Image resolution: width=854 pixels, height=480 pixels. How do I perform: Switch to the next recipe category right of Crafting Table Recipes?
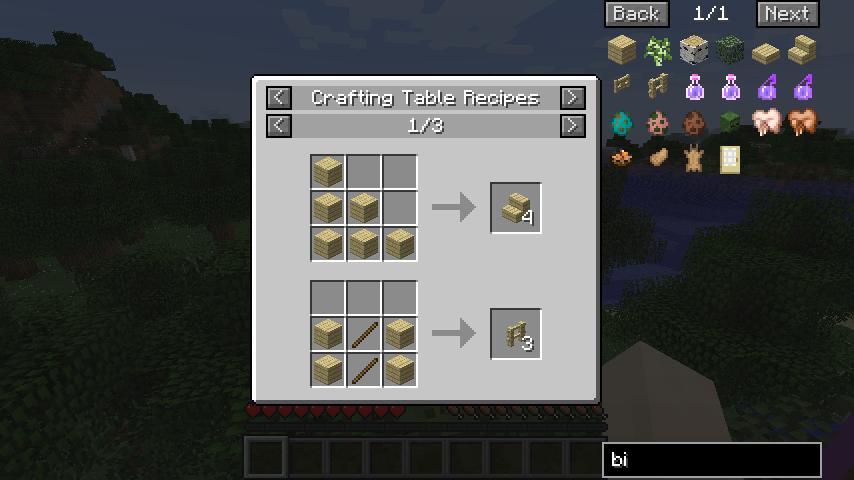coord(572,98)
